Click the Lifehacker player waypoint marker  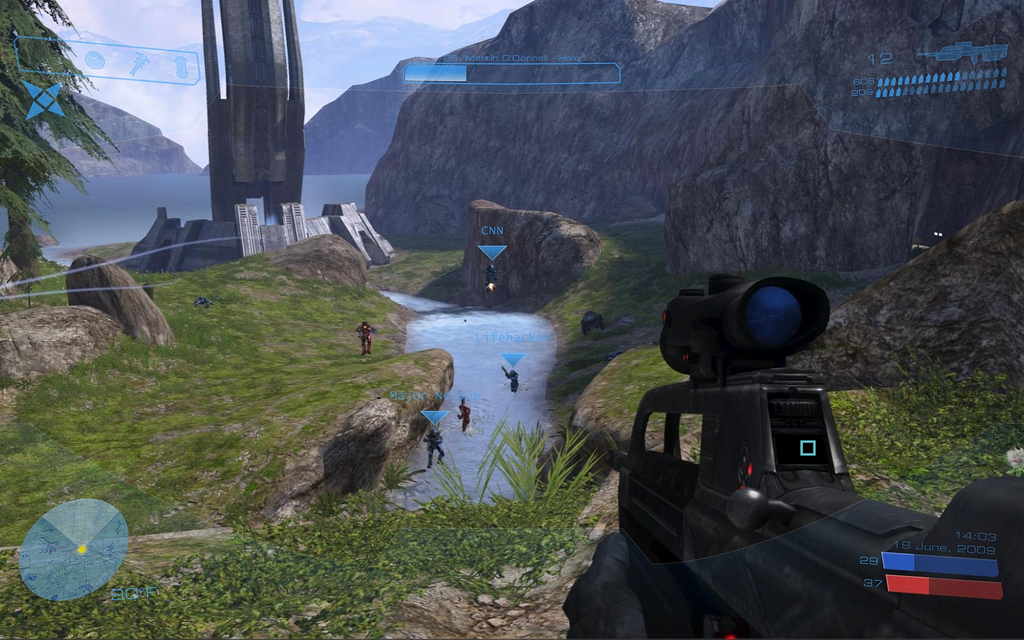pos(513,359)
